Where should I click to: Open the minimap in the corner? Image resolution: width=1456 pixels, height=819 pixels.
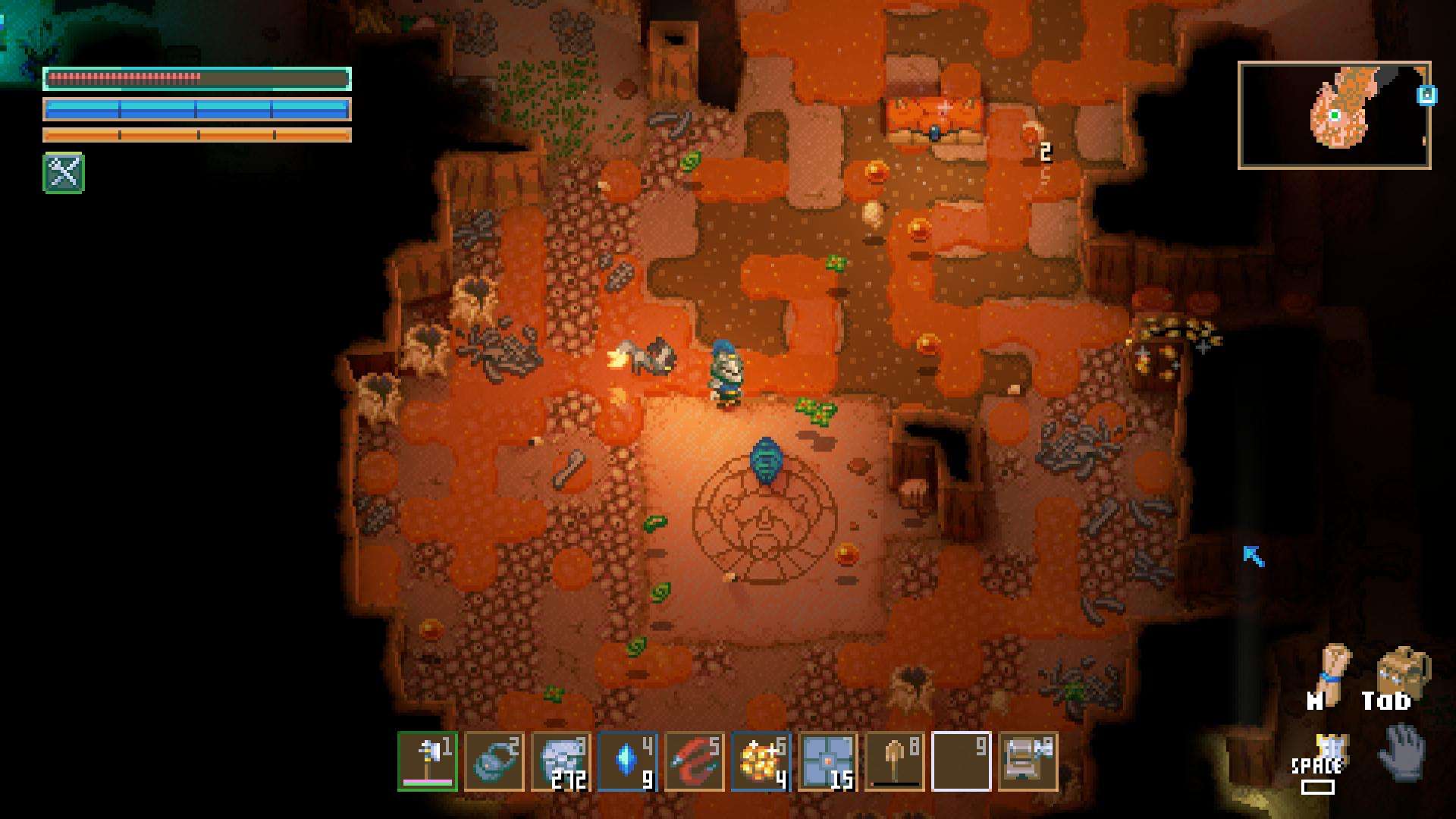[x=1334, y=115]
